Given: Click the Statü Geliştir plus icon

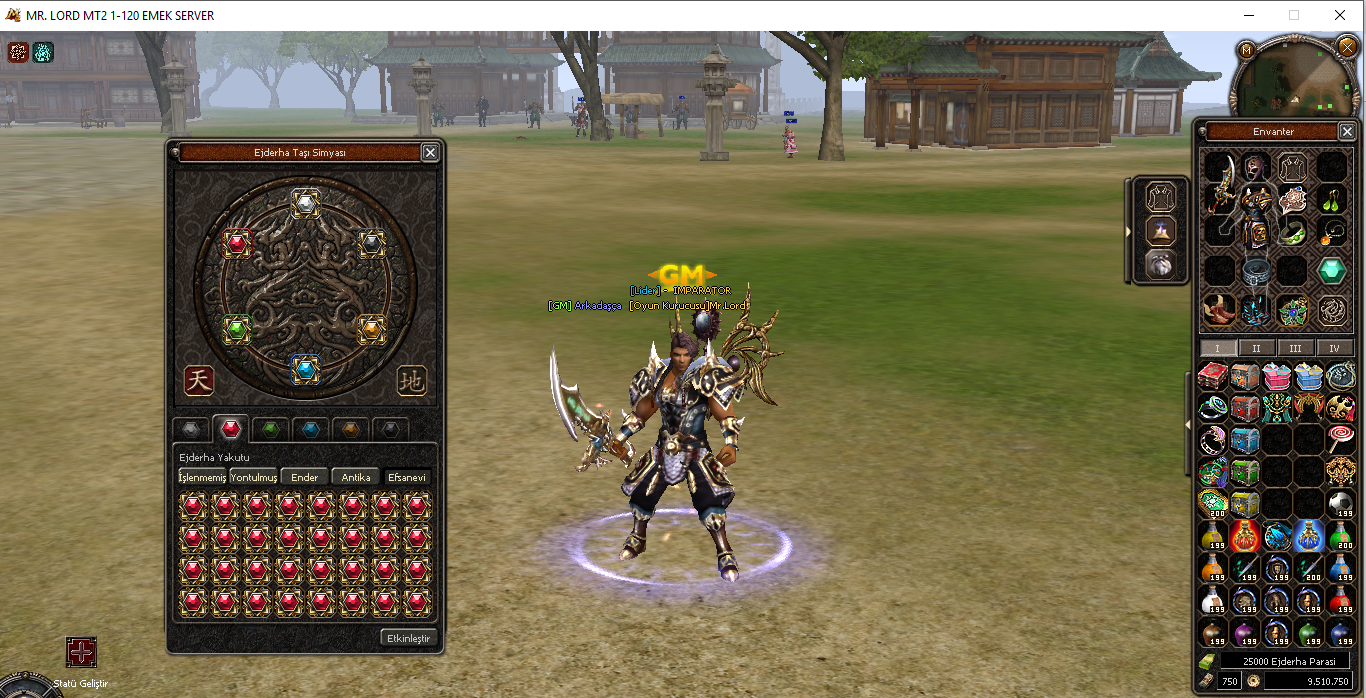Looking at the screenshot, I should pos(81,653).
